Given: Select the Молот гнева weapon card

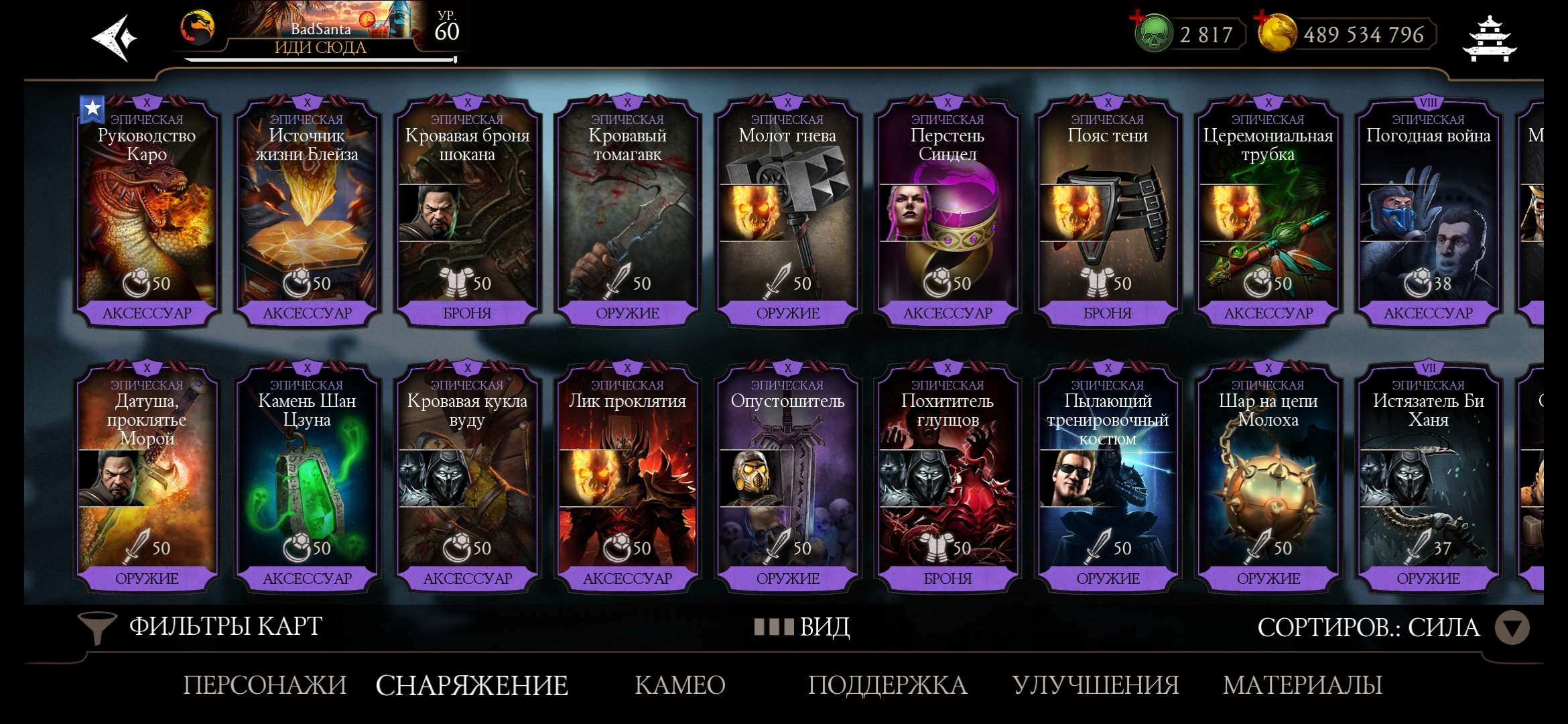Looking at the screenshot, I should click(786, 208).
